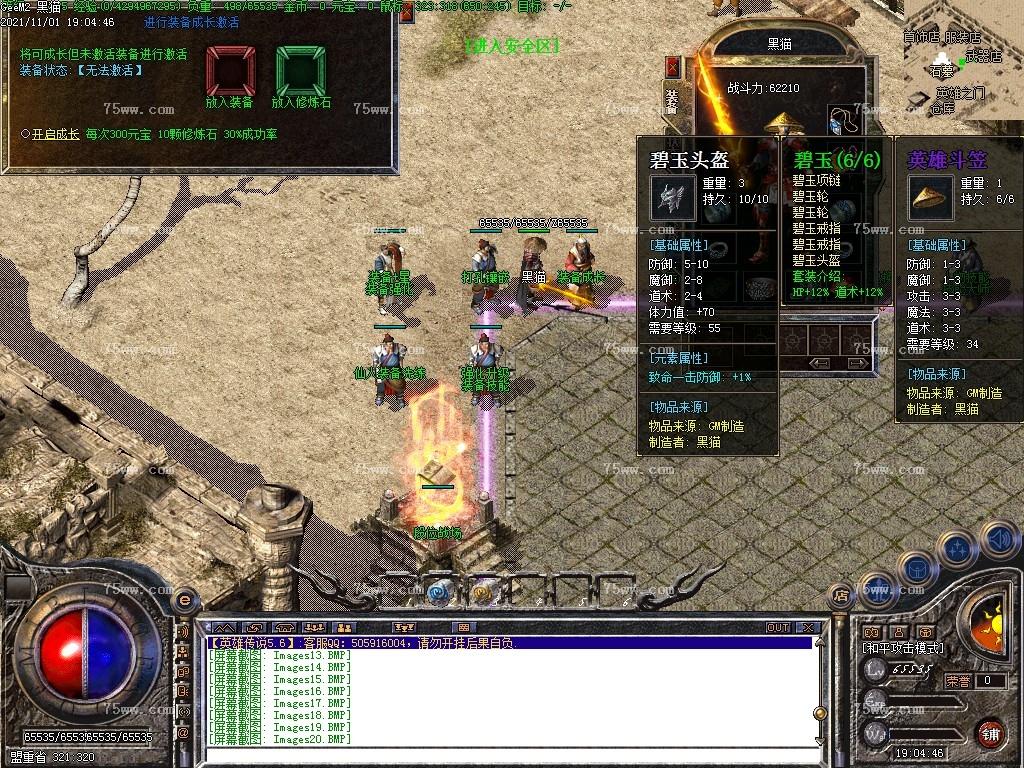Click the round red 铺 stall button
Viewport: 1024px width, 768px height.
tap(990, 733)
